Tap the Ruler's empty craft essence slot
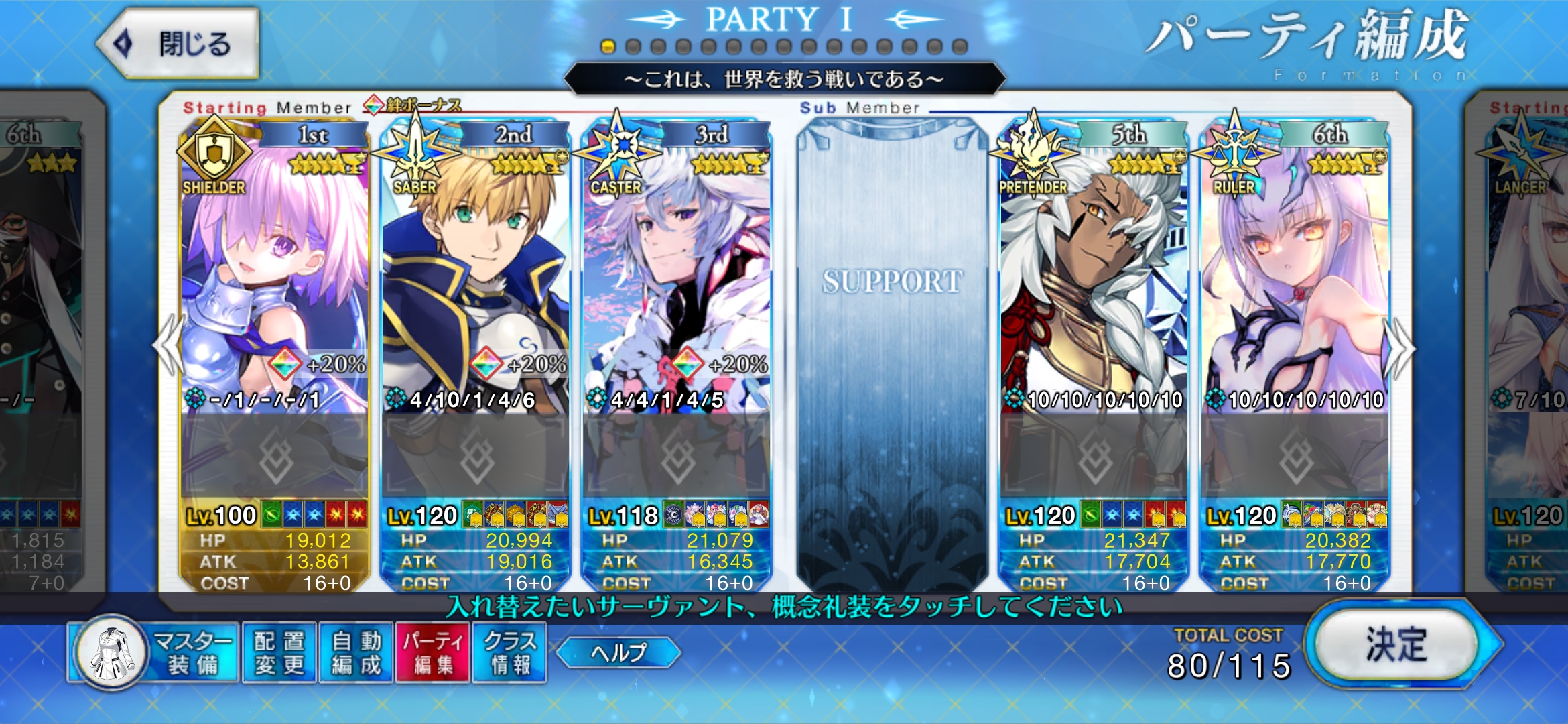The width and height of the screenshot is (1568, 724). tap(1295, 457)
